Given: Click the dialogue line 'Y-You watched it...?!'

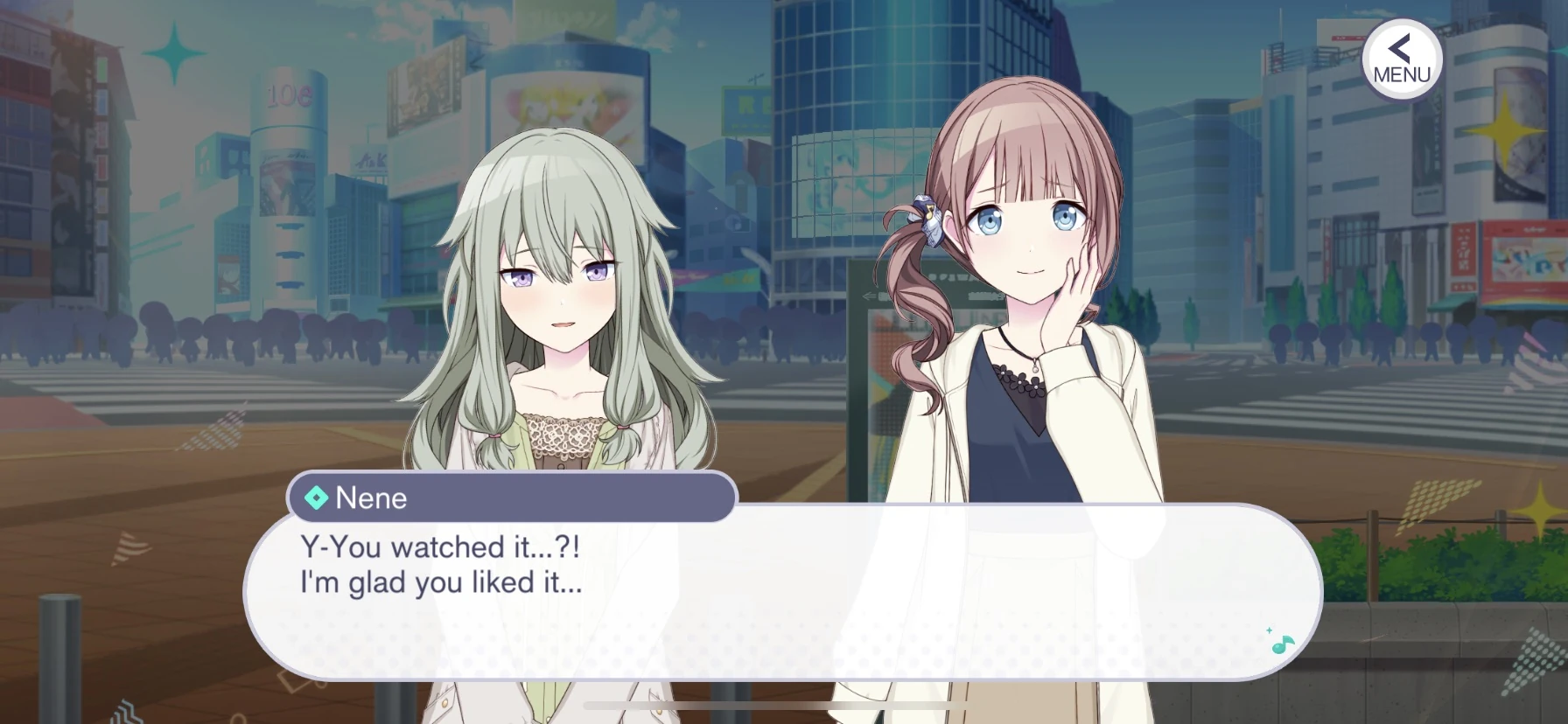Looking at the screenshot, I should coord(442,546).
